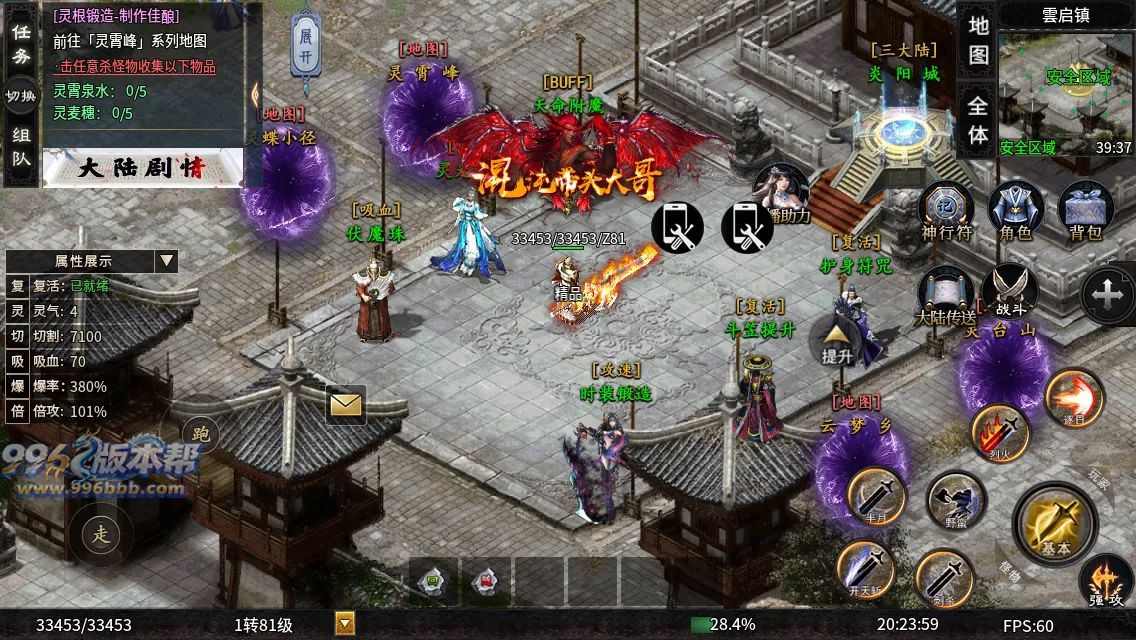Open the 战斗 crossed-swords icon
1136x640 pixels.
point(1008,292)
